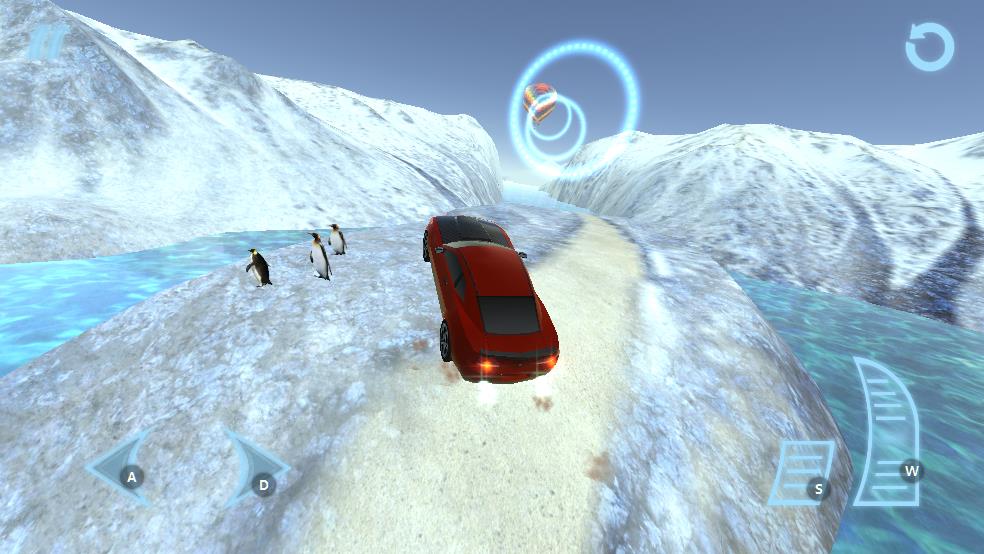Steer left with the A arrow
Image resolution: width=984 pixels, height=554 pixels.
tap(121, 467)
